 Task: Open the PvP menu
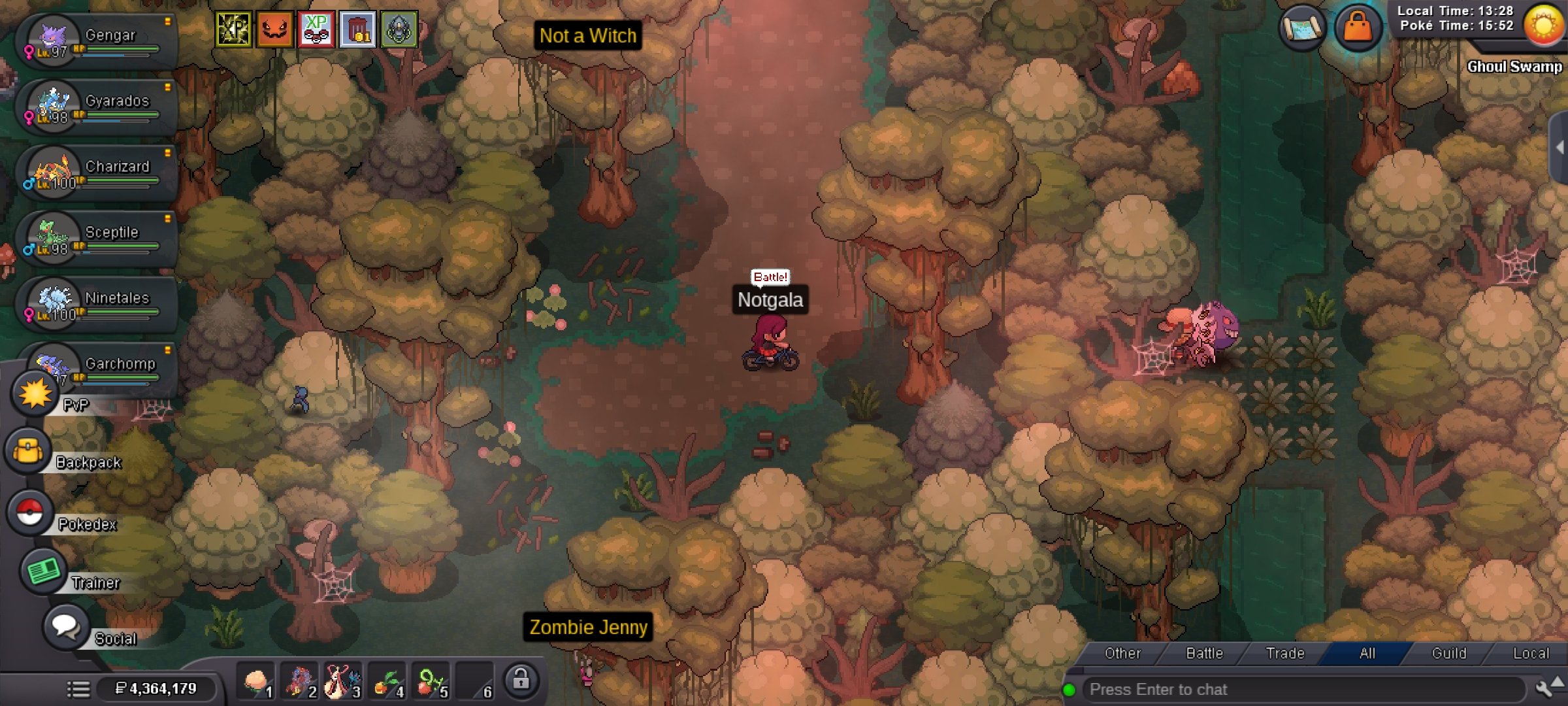tap(35, 394)
